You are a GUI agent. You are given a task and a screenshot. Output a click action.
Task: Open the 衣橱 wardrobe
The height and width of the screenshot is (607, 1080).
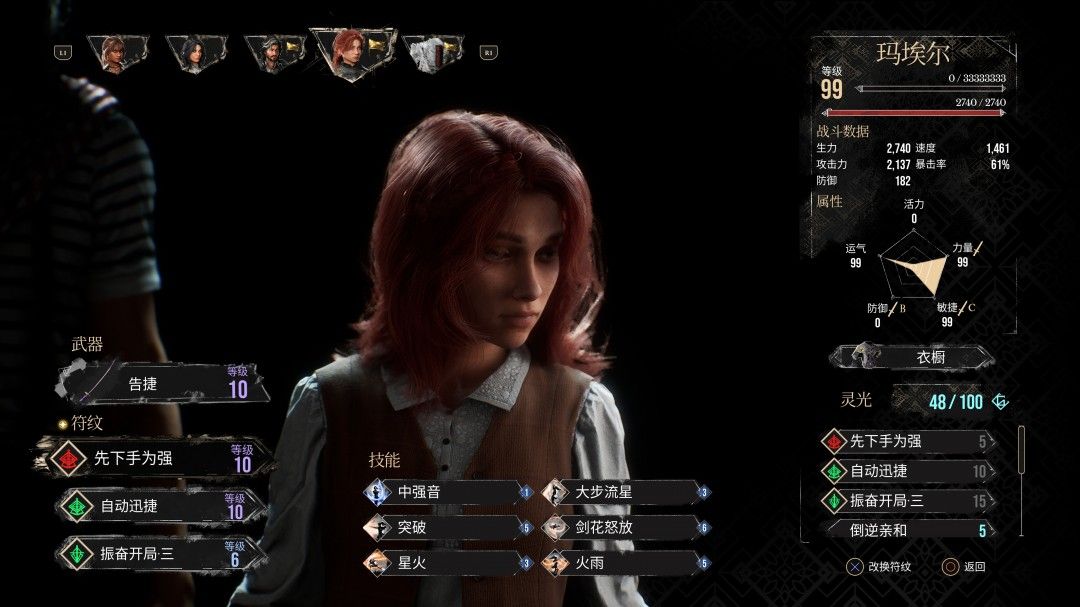click(912, 357)
